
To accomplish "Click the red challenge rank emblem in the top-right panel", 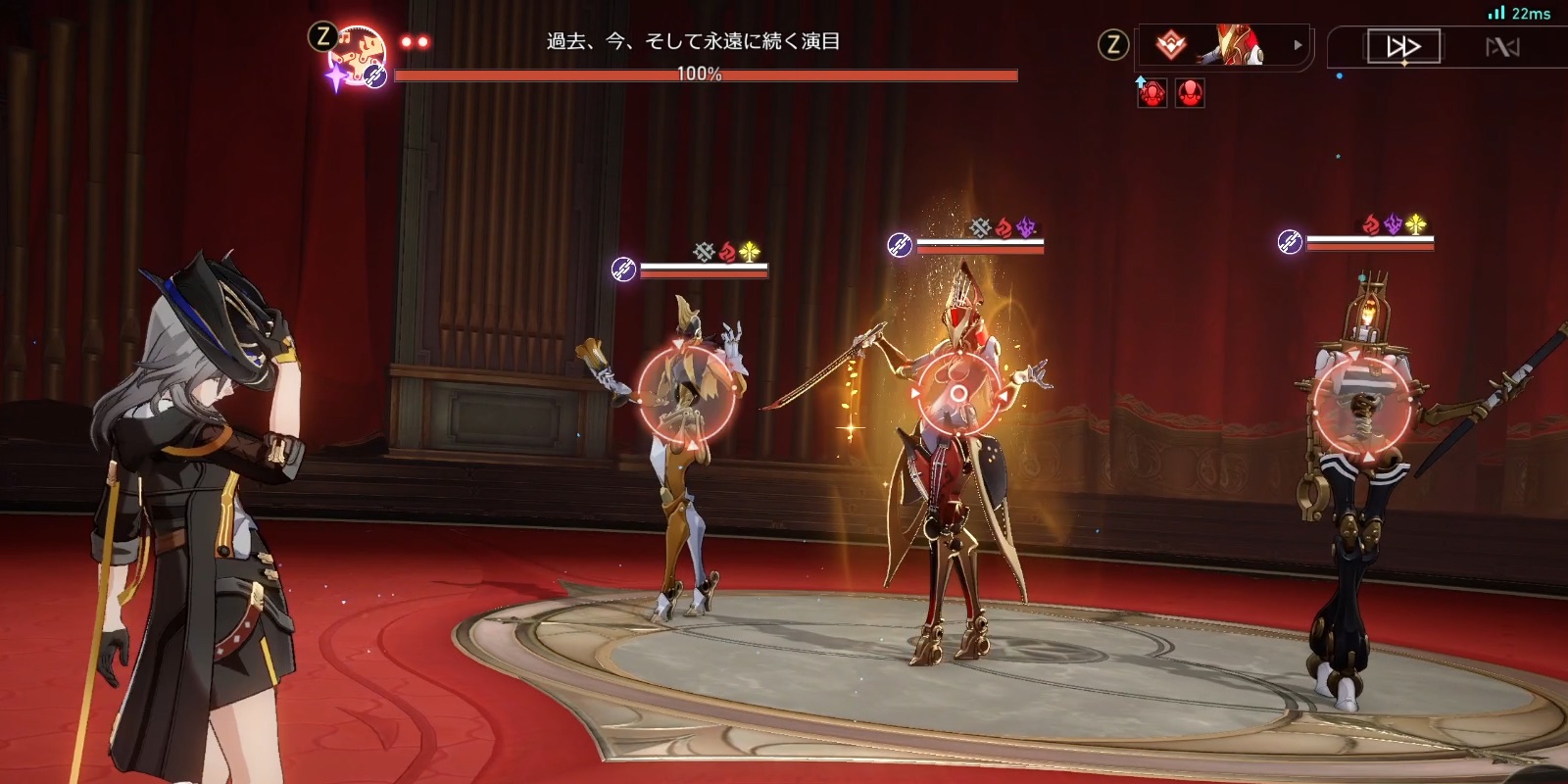I will (1170, 46).
